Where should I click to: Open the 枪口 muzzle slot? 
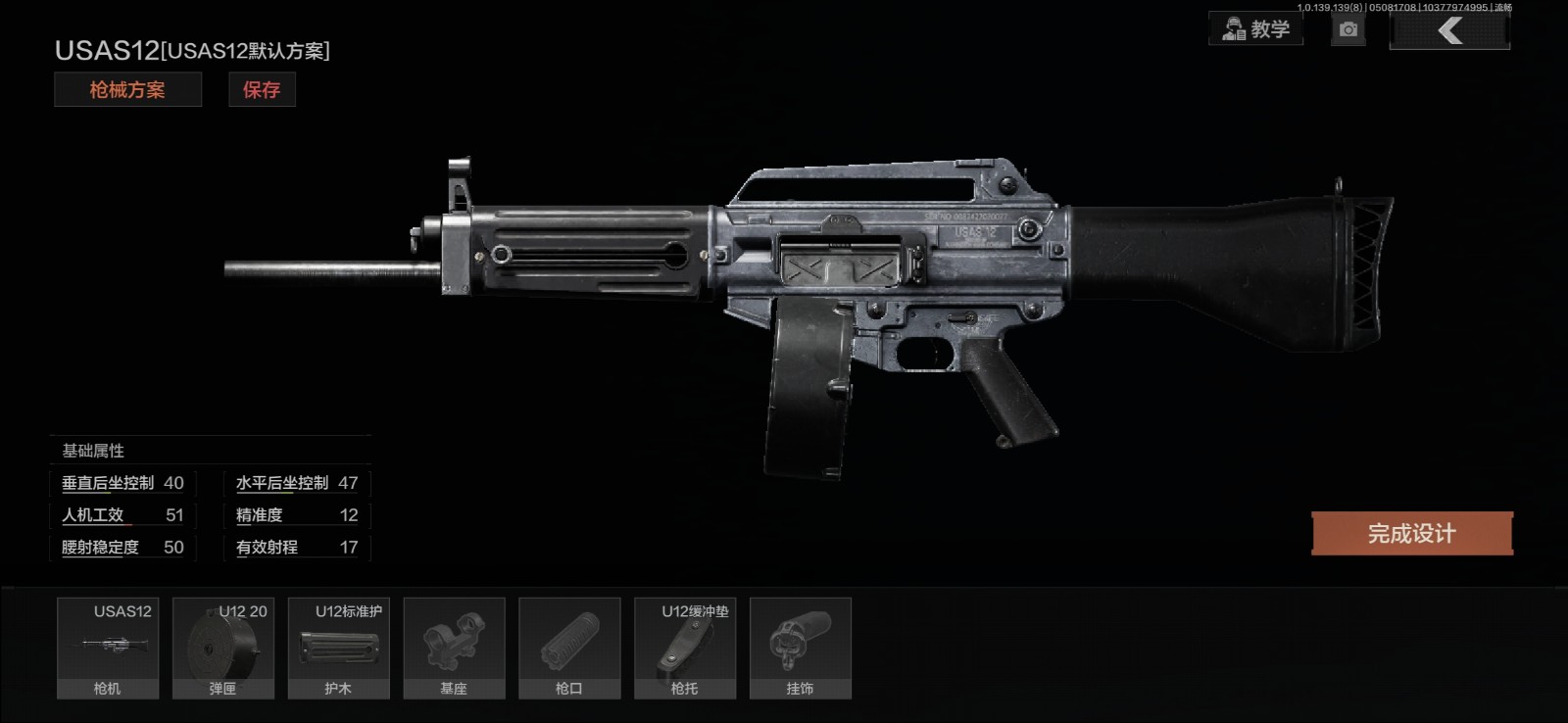[569, 648]
